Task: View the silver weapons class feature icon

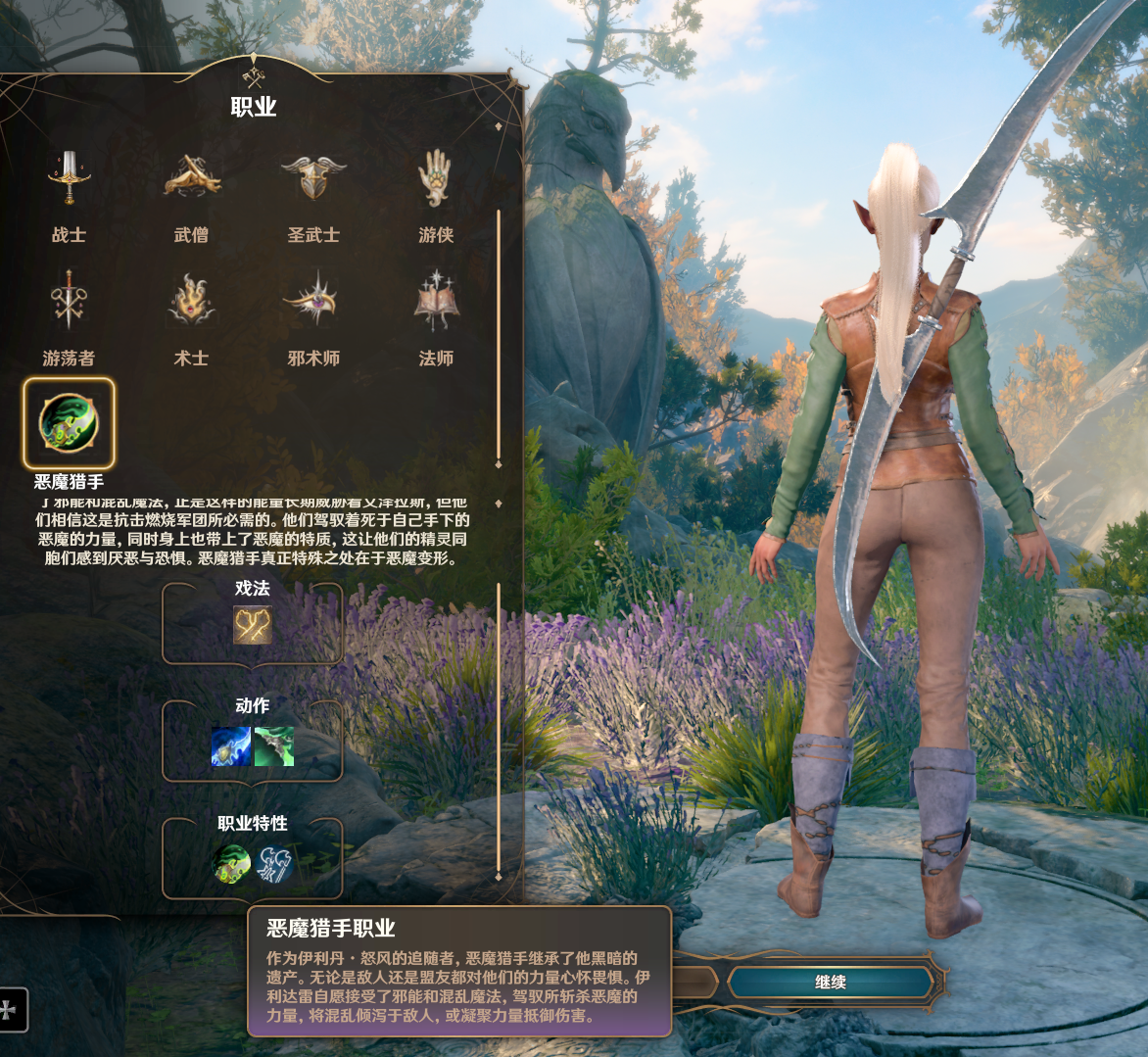Action: coord(275,864)
